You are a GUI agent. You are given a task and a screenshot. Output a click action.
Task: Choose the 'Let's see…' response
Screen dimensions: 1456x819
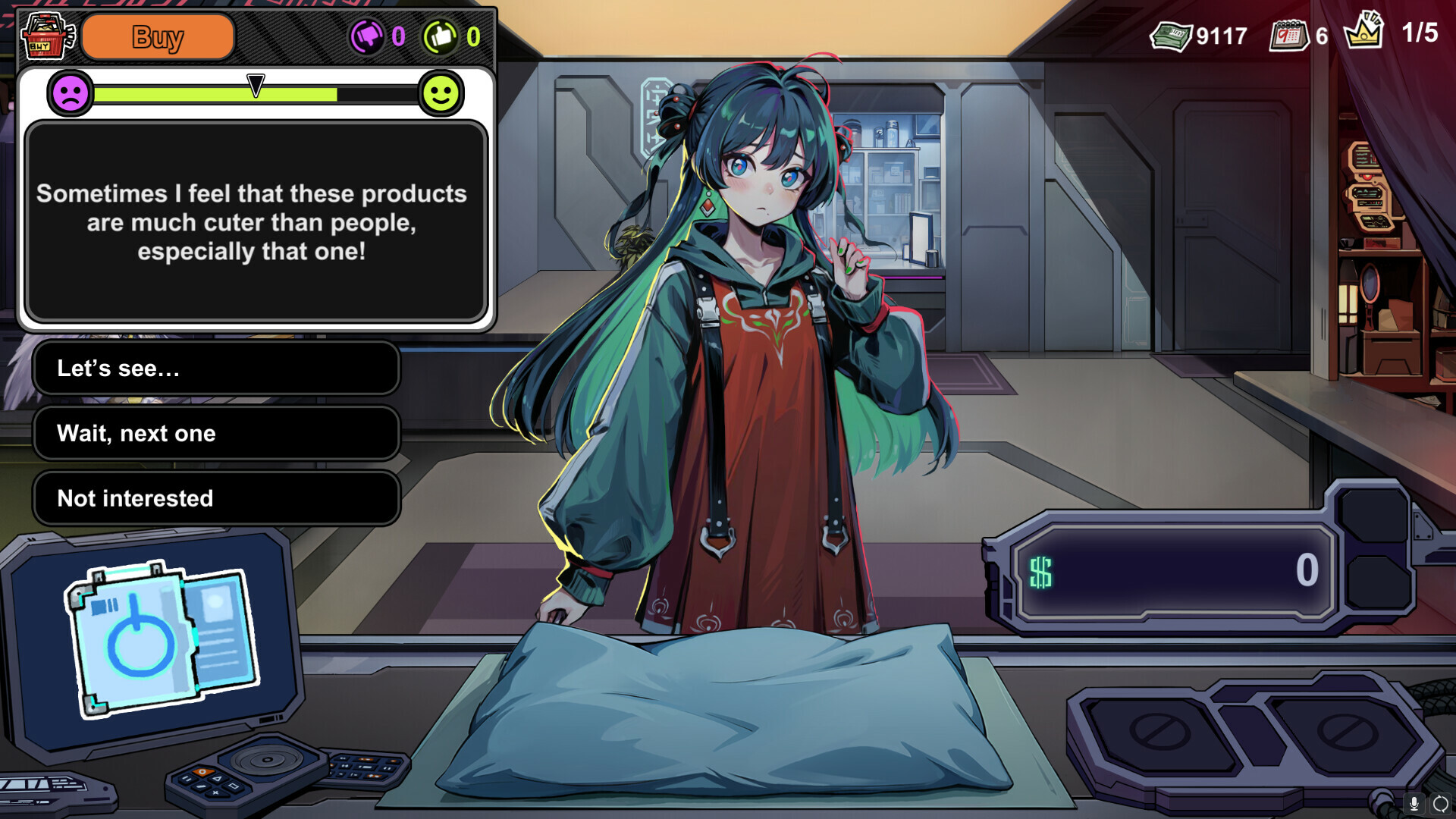tap(215, 369)
